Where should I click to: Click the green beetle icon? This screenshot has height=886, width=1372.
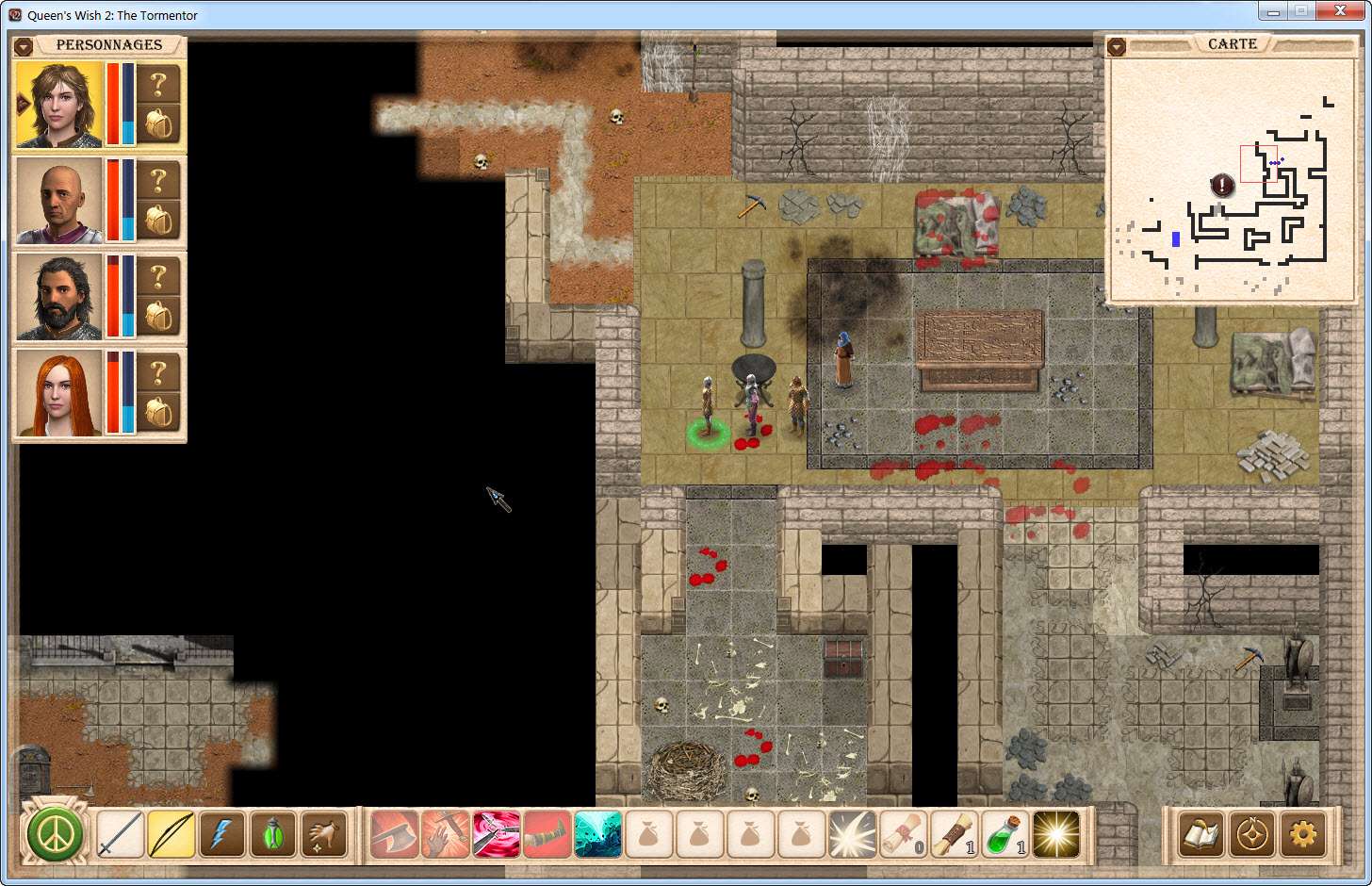point(273,834)
